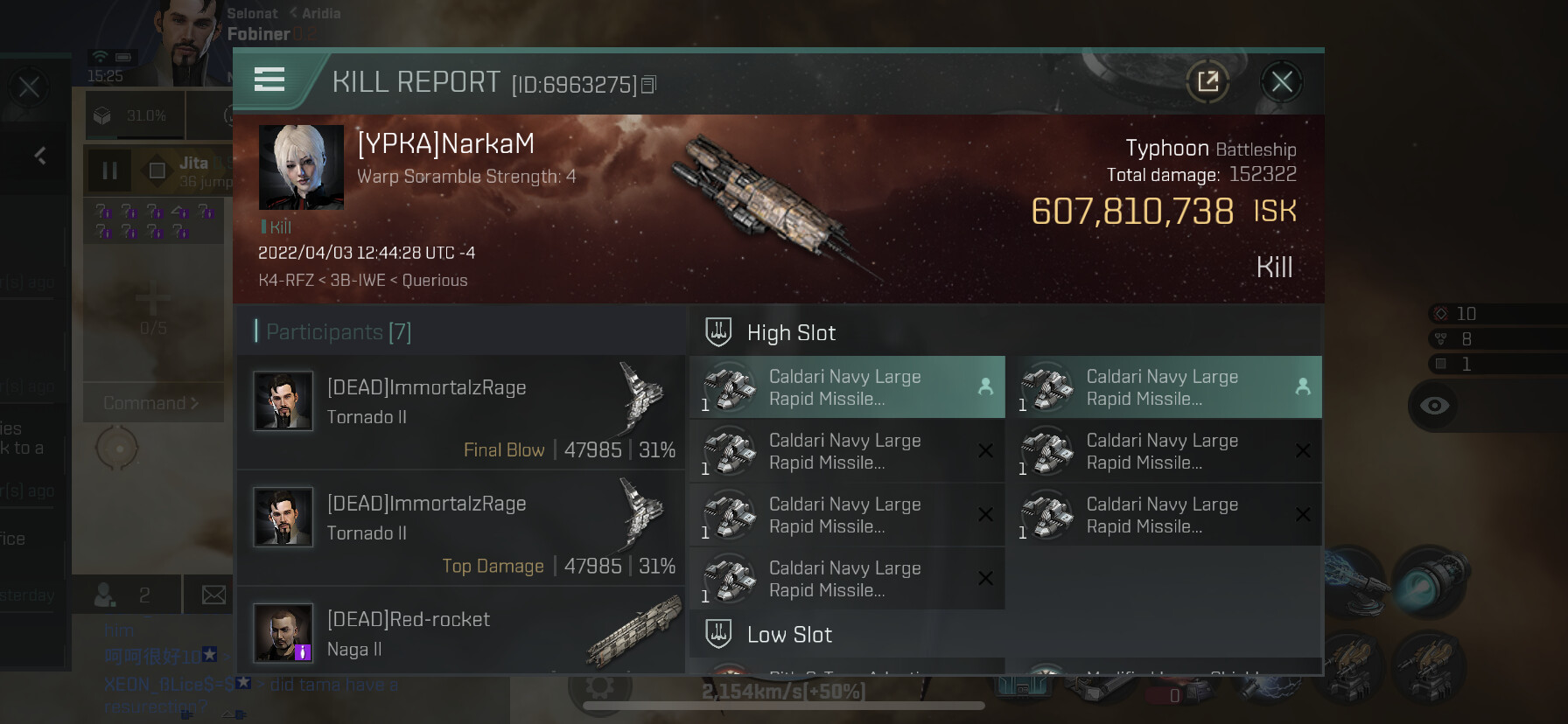This screenshot has width=1568, height=724.
Task: Share the kill report via export icon
Action: tap(1207, 82)
